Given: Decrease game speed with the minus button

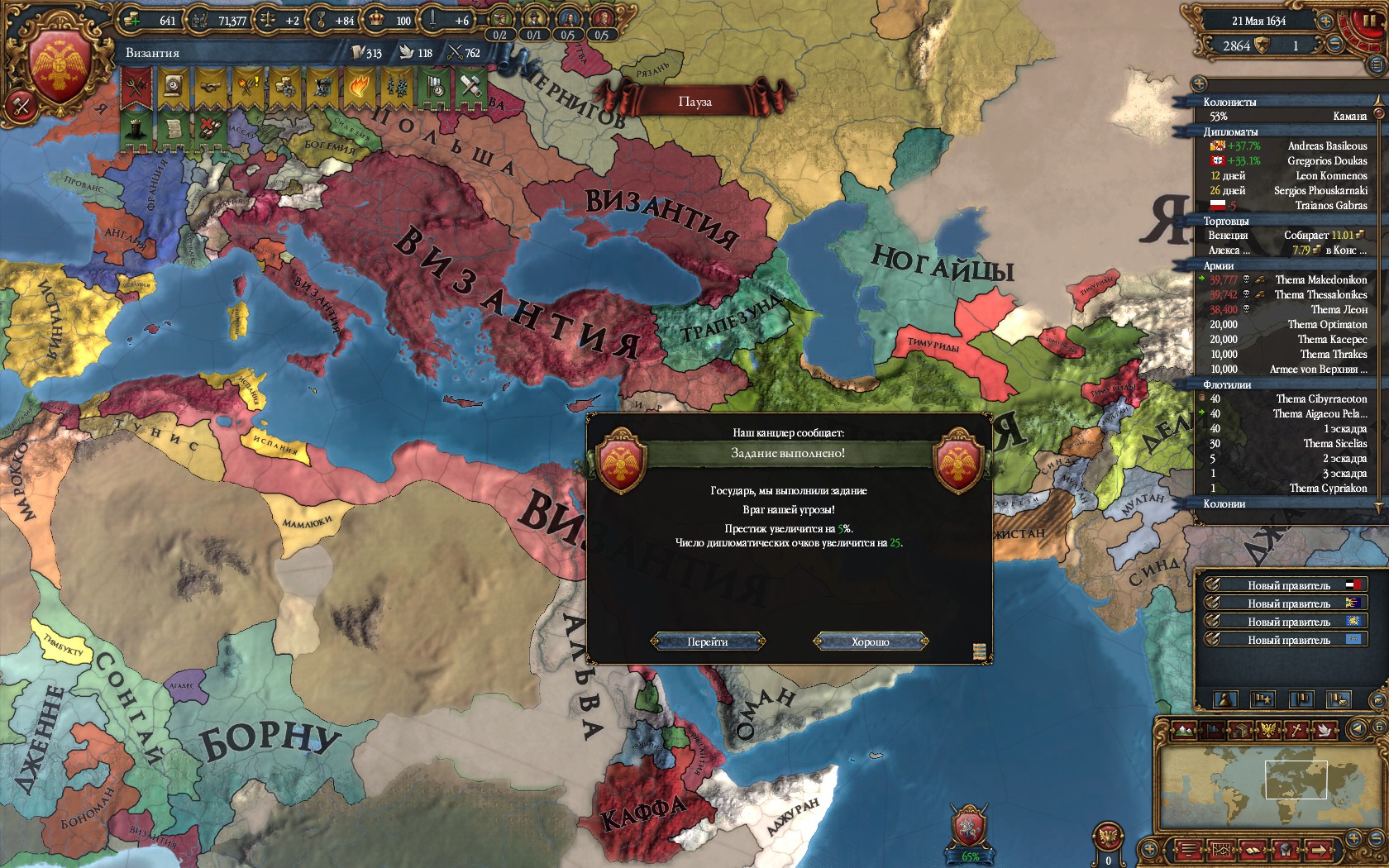Looking at the screenshot, I should pyautogui.click(x=1333, y=45).
